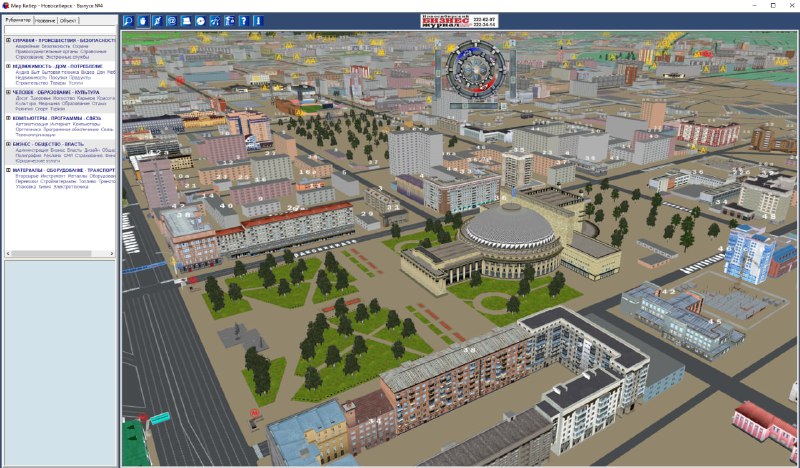Click the circular navigation compass control
The image size is (800, 468).
point(476,66)
